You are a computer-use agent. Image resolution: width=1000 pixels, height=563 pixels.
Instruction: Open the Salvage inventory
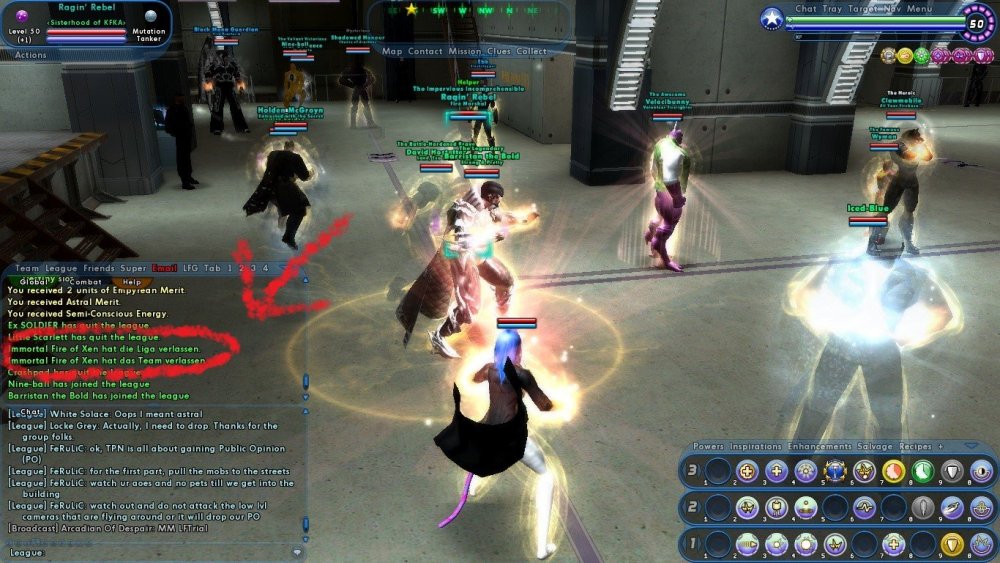875,446
